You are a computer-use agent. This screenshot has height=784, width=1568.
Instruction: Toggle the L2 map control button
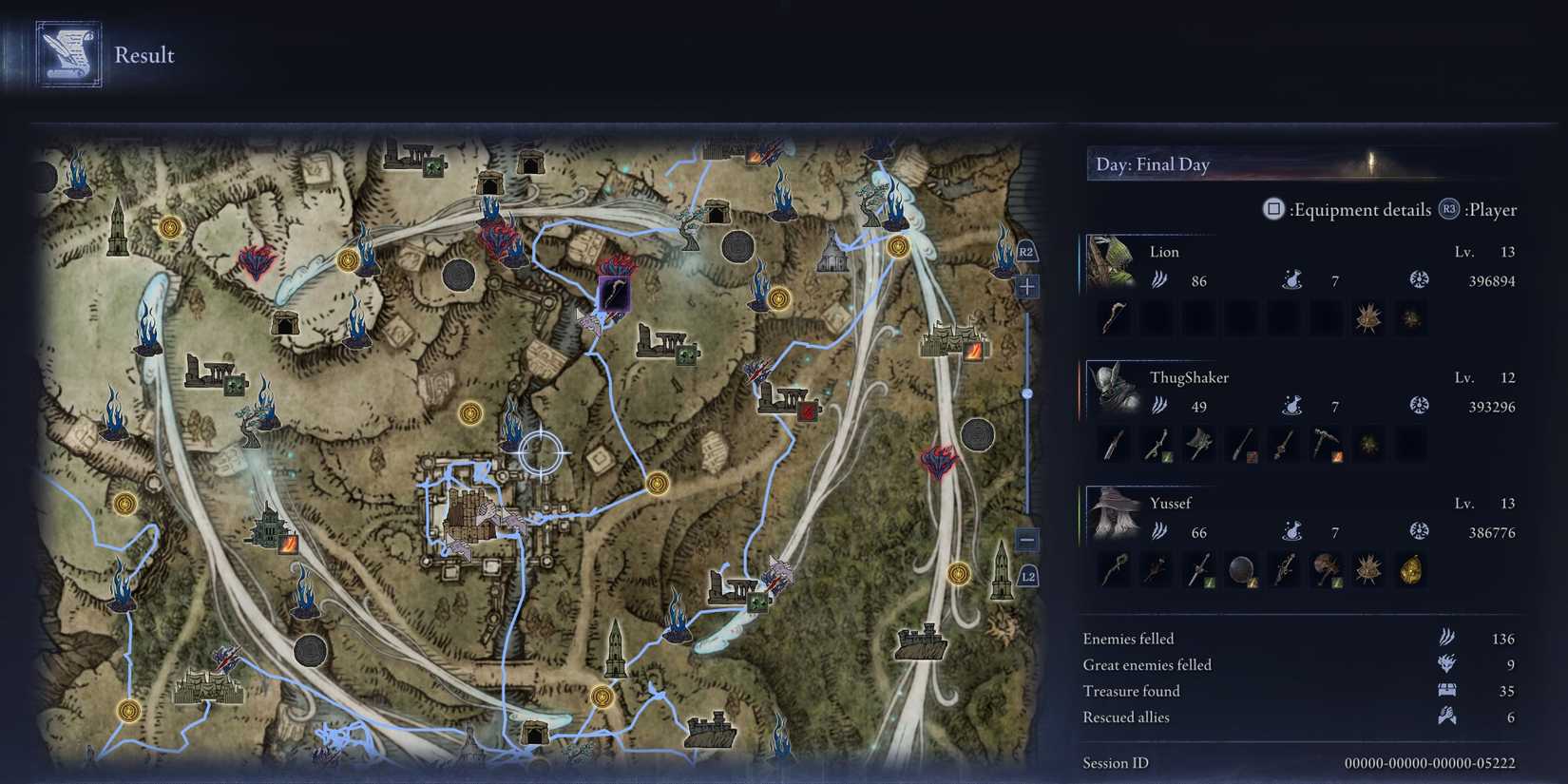point(1027,576)
